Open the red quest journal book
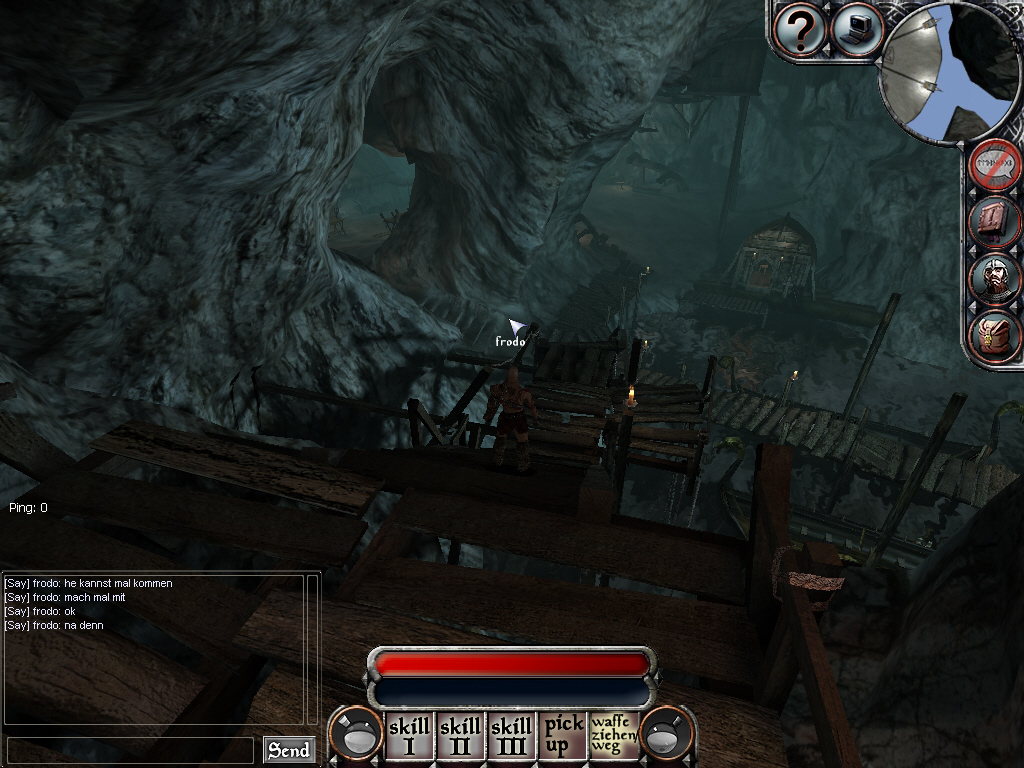This screenshot has width=1024, height=768. coord(995,221)
